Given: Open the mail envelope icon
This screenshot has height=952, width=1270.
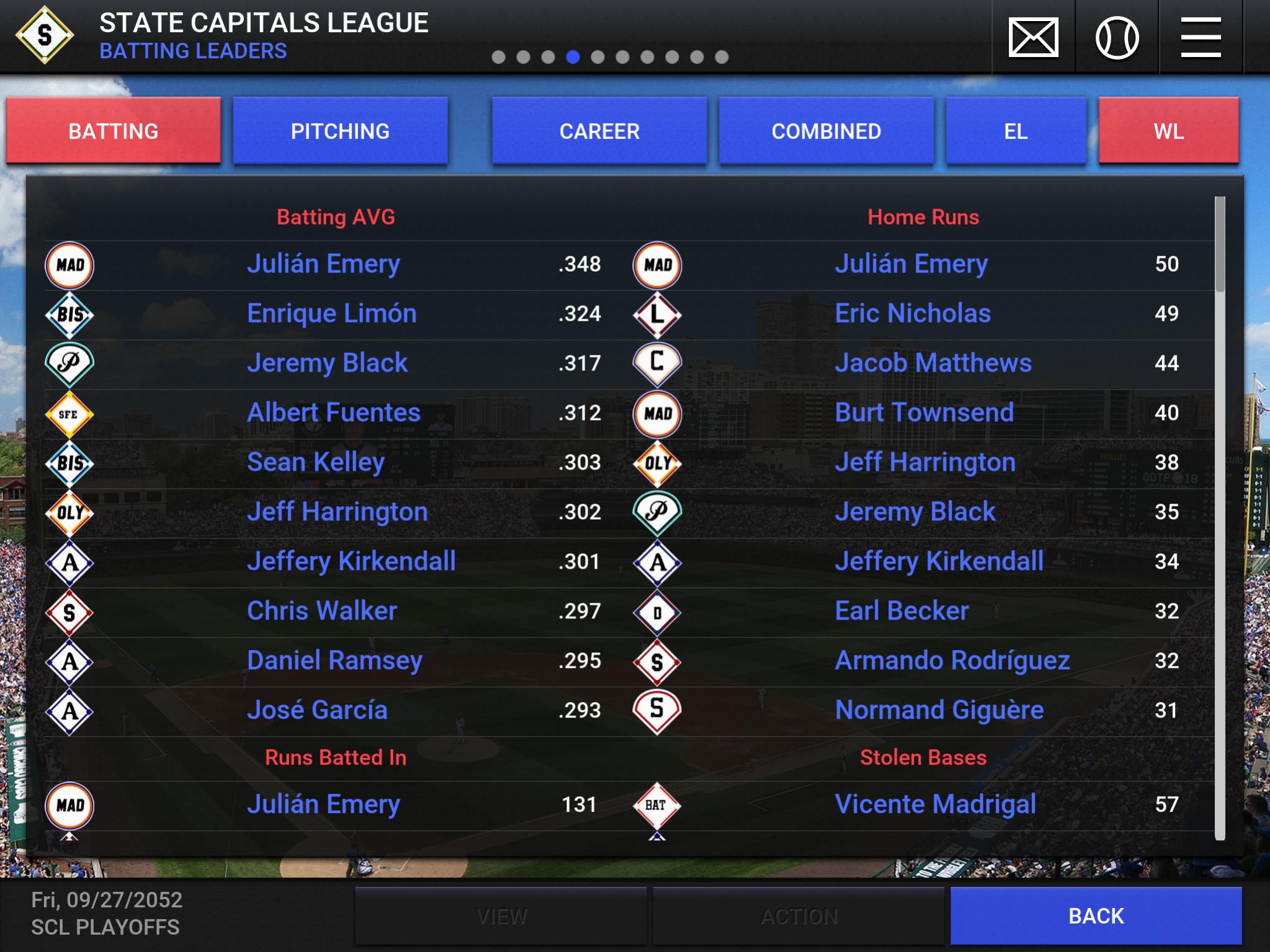Looking at the screenshot, I should pos(1033,37).
